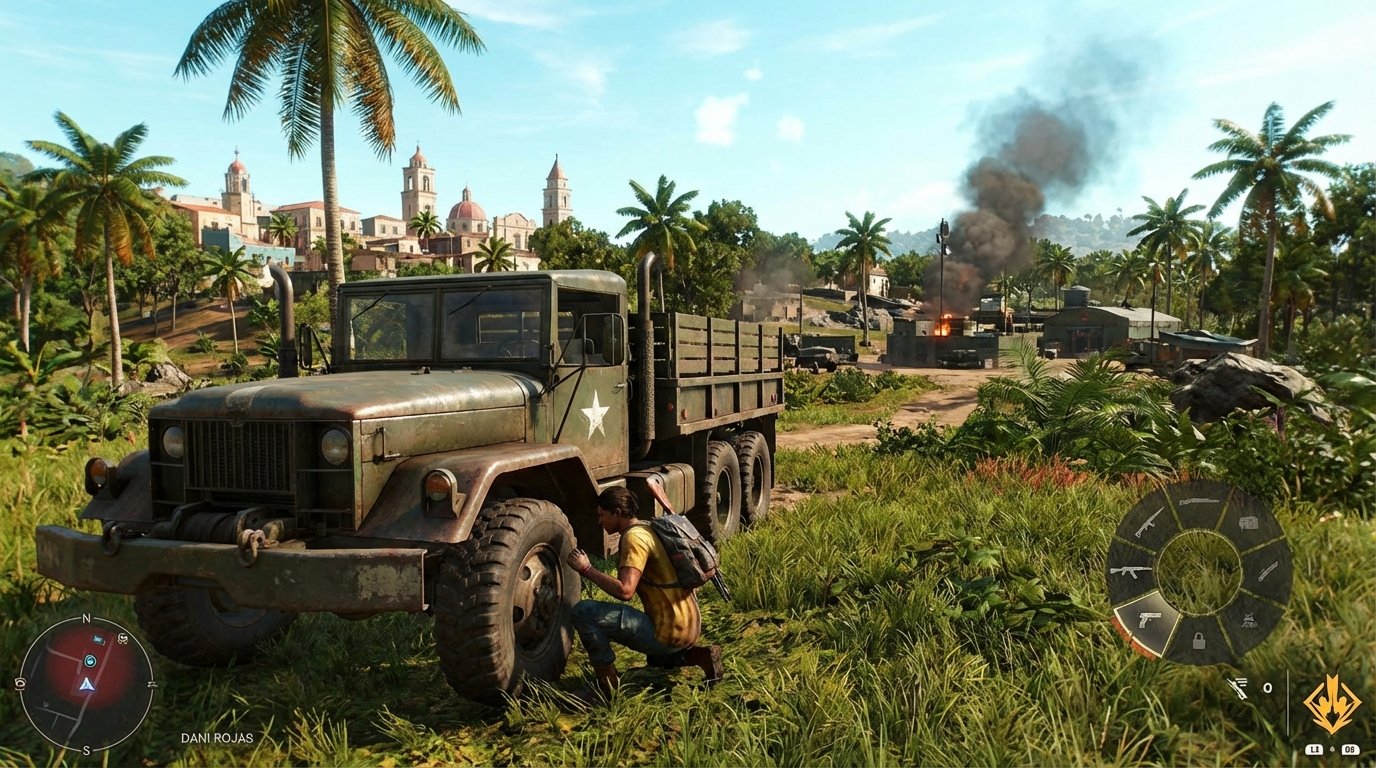Select the submachine gun slot on the wheel
Viewport: 1376px width, 768px height.
click(x=1148, y=524)
